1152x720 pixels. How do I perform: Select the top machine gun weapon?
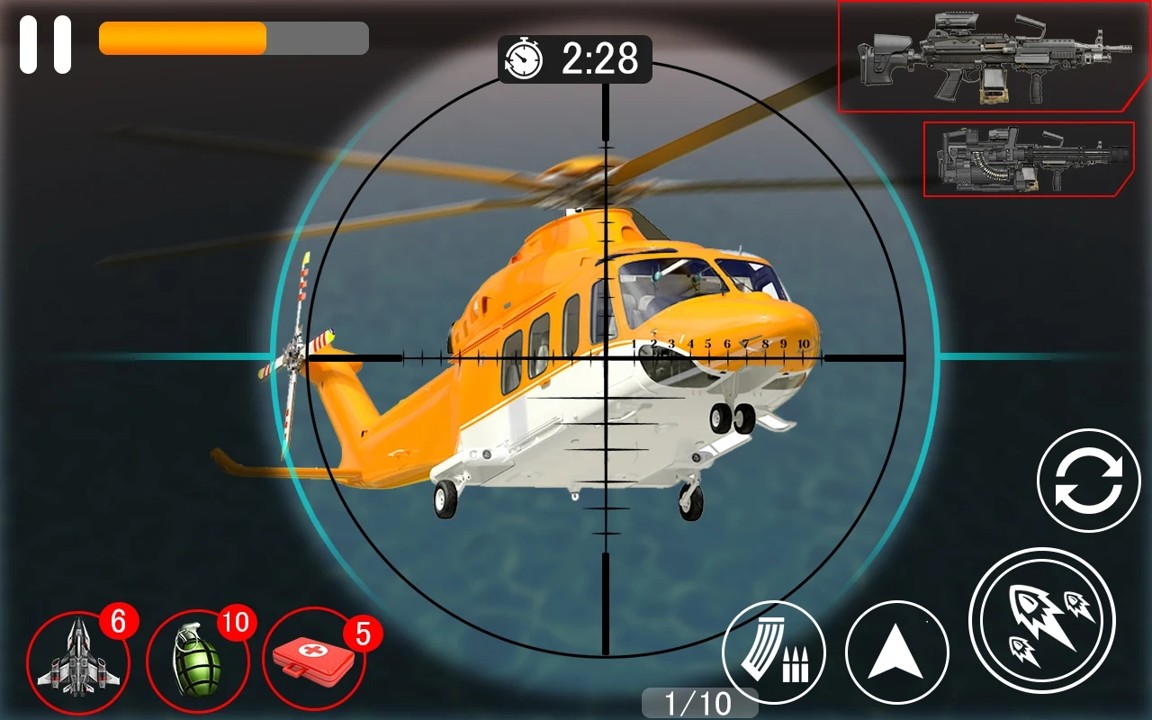coord(992,56)
